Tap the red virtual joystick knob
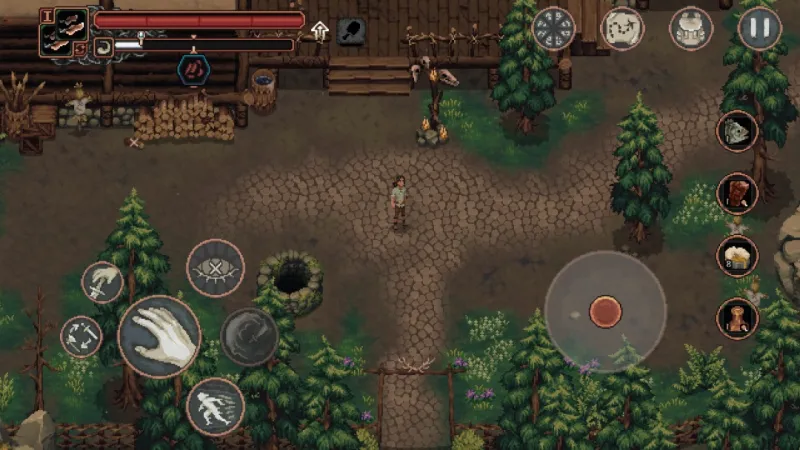The width and height of the screenshot is (800, 450). (605, 311)
